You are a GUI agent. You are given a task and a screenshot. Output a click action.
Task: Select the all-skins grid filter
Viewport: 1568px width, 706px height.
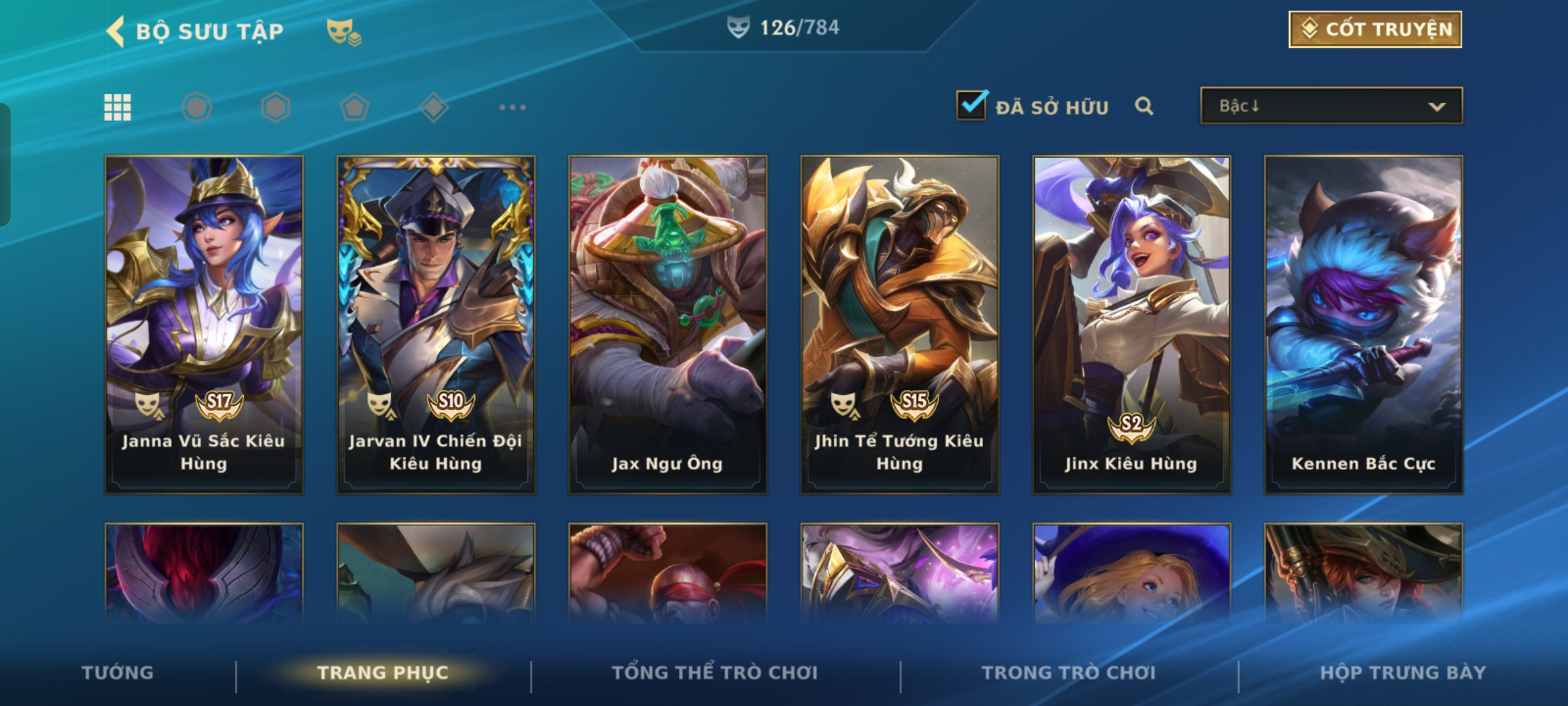point(118,107)
